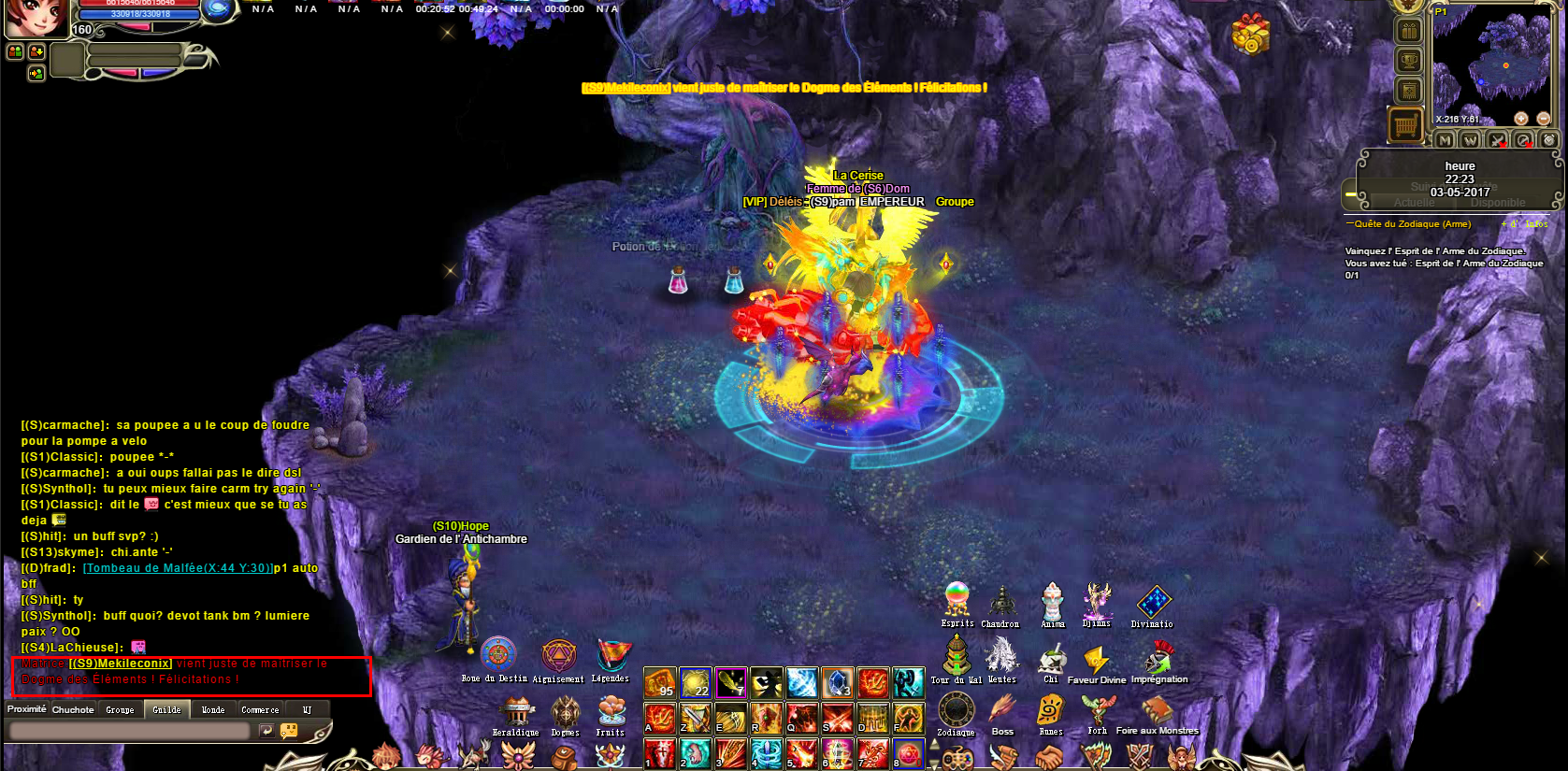Click the minimap's M button
The width and height of the screenshot is (1568, 771).
pyautogui.click(x=1446, y=140)
